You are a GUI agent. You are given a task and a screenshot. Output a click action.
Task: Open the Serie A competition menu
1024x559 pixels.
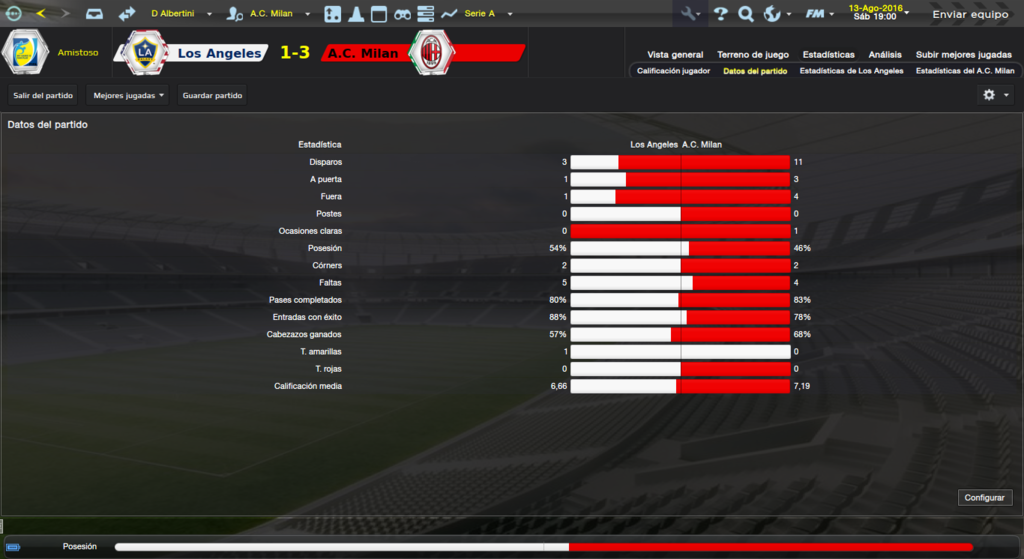click(x=488, y=14)
